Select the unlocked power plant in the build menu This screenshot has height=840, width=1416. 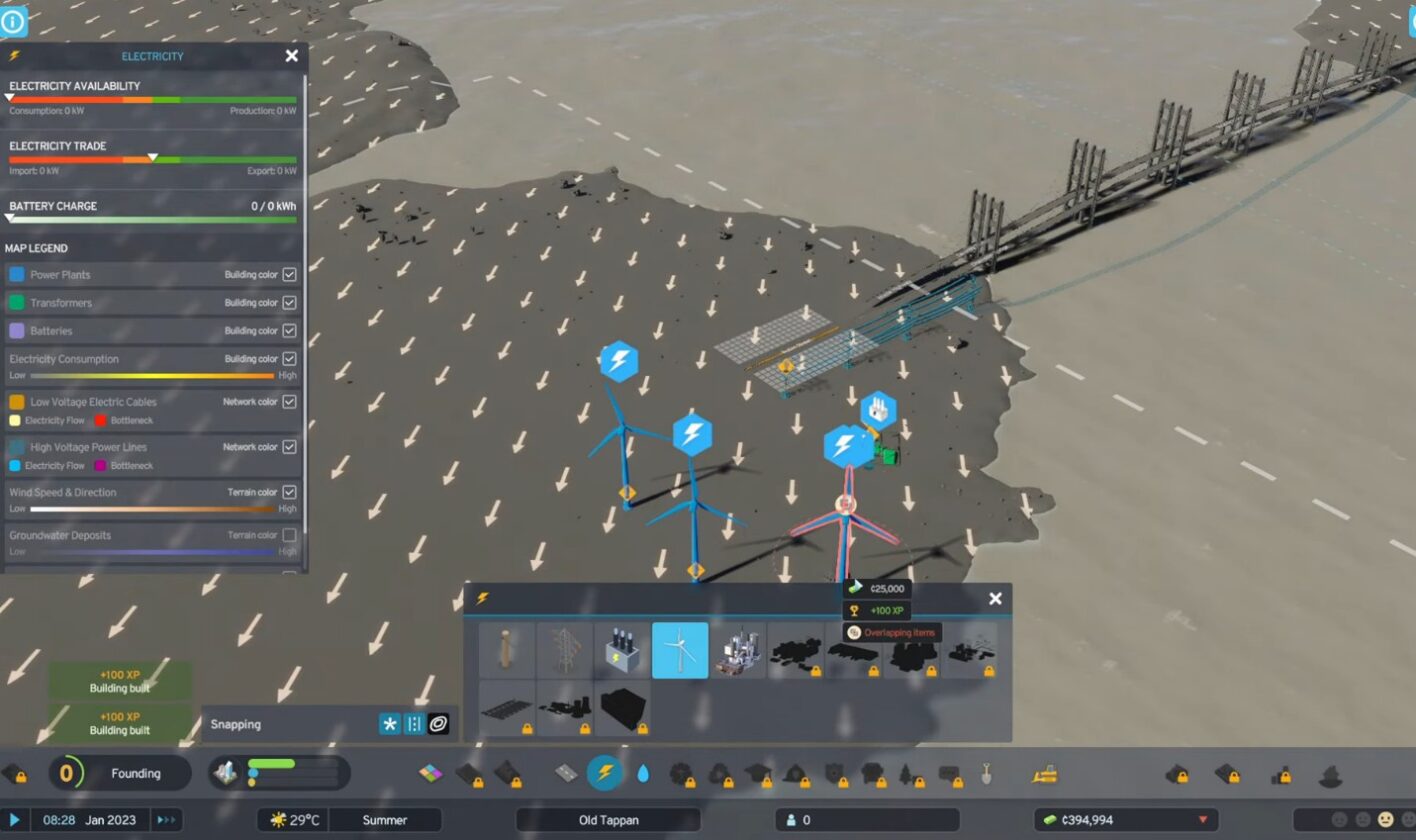click(x=738, y=650)
